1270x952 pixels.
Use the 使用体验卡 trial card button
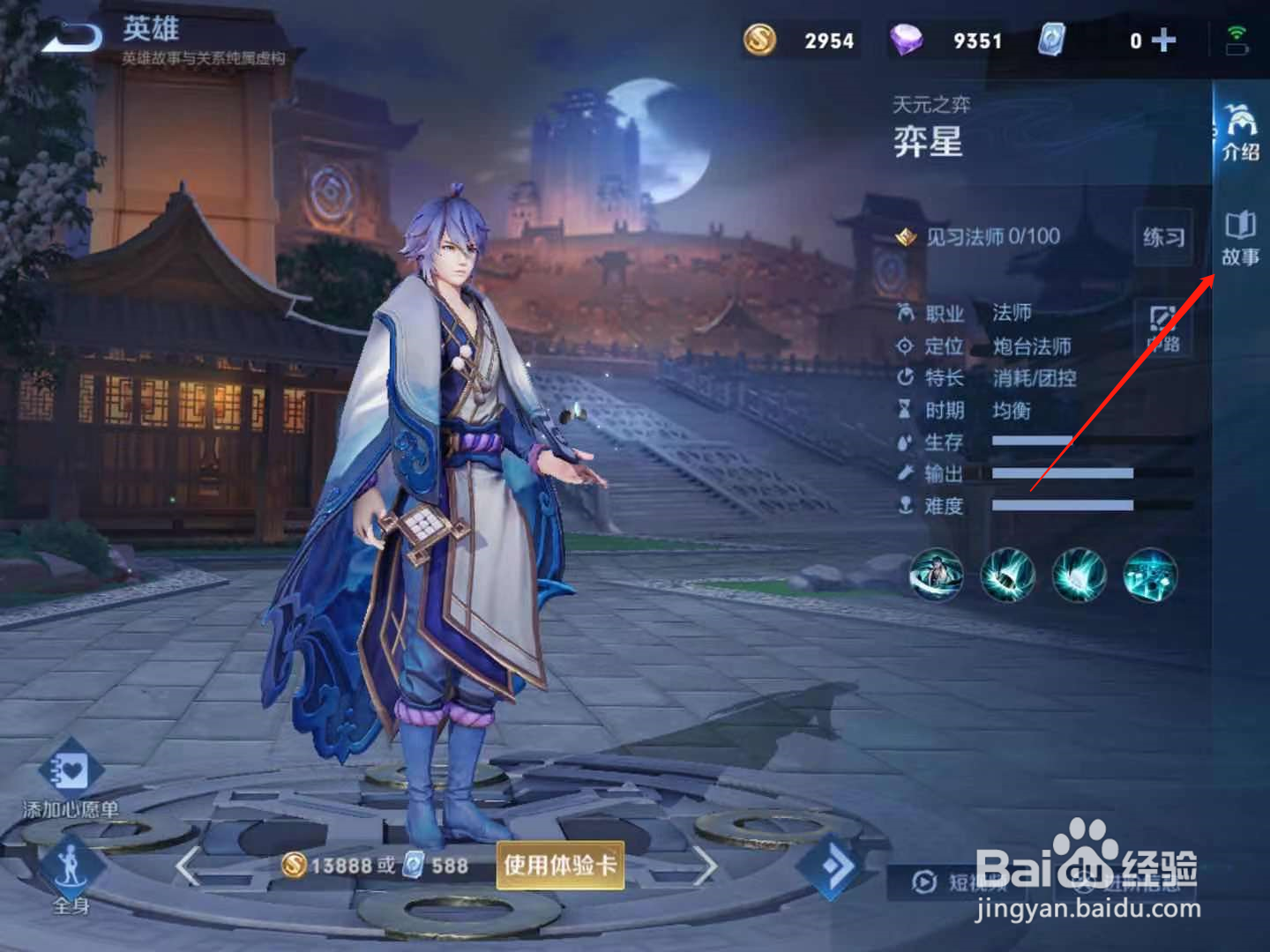561,866
